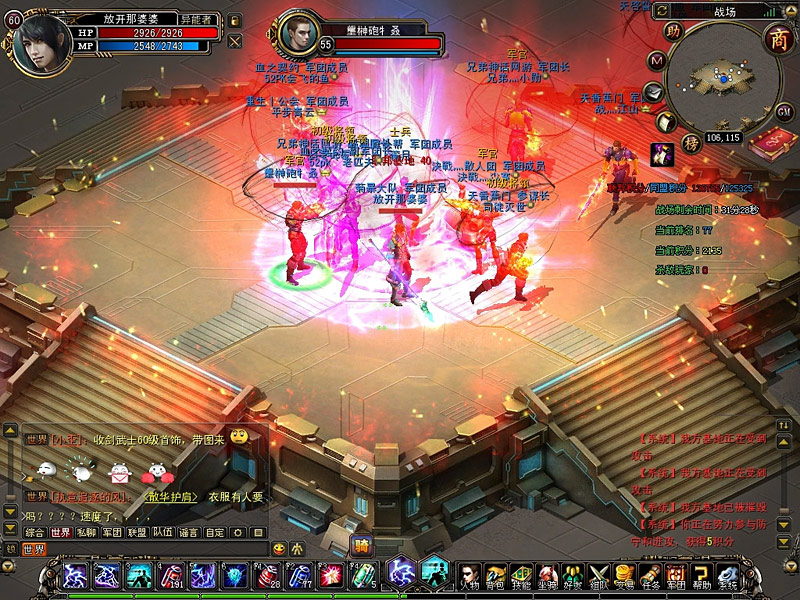This screenshot has height=600, width=800.
Task: Open the 系统 system menu
Action: click(x=728, y=577)
